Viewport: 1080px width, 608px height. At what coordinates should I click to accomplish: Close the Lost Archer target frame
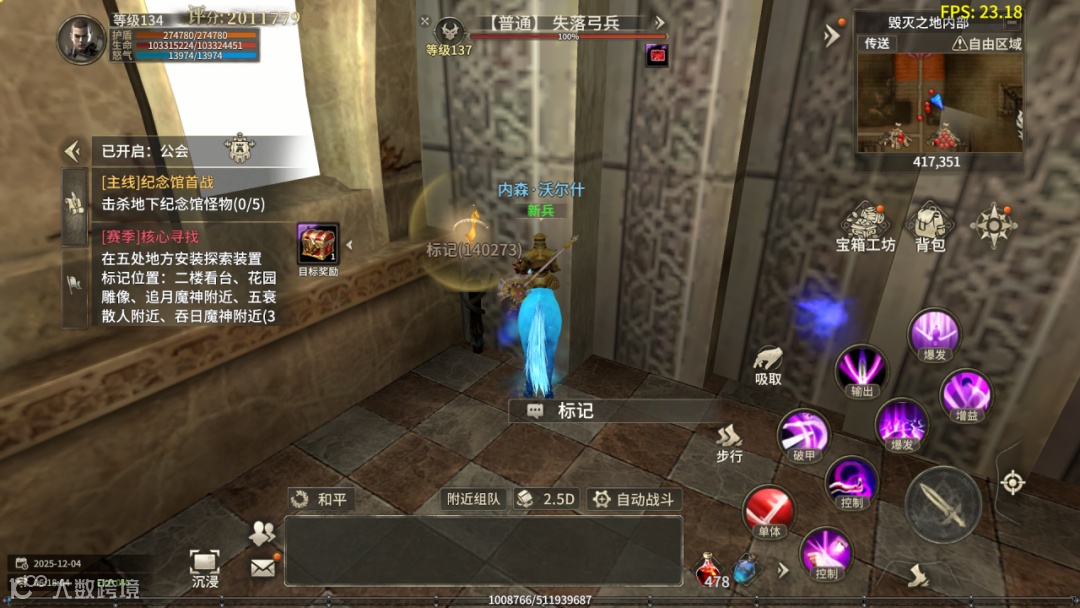pos(425,21)
